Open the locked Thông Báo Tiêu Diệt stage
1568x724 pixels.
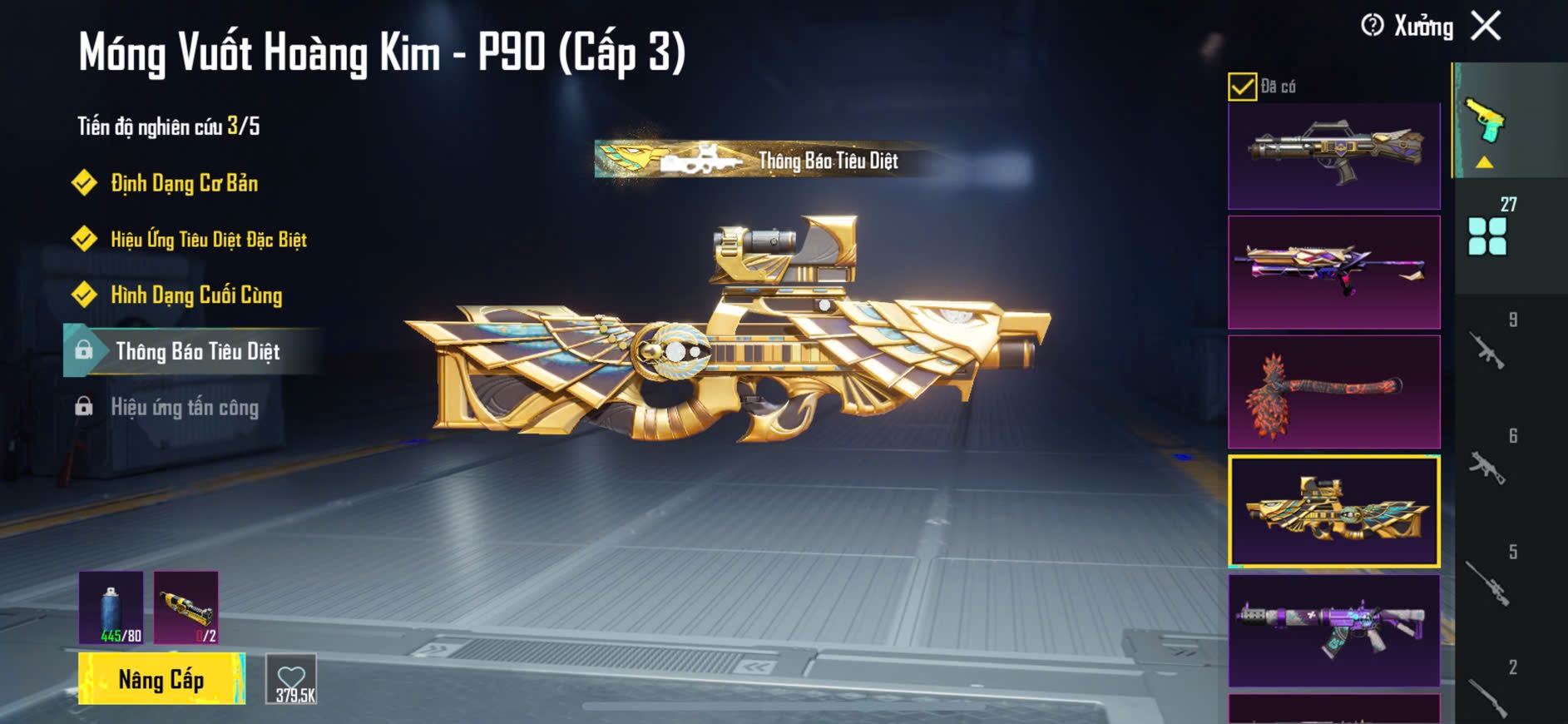tap(196, 351)
